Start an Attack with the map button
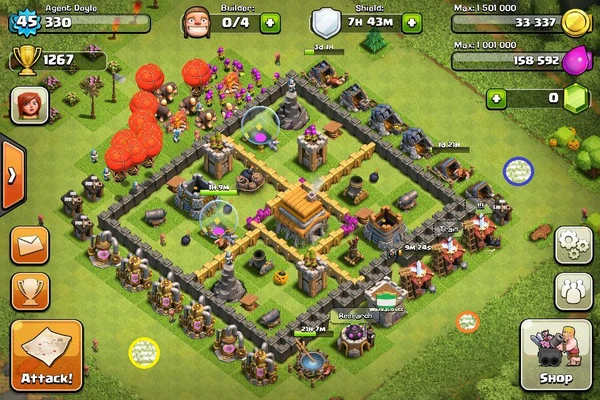This screenshot has width=600, height=400. (x=46, y=354)
